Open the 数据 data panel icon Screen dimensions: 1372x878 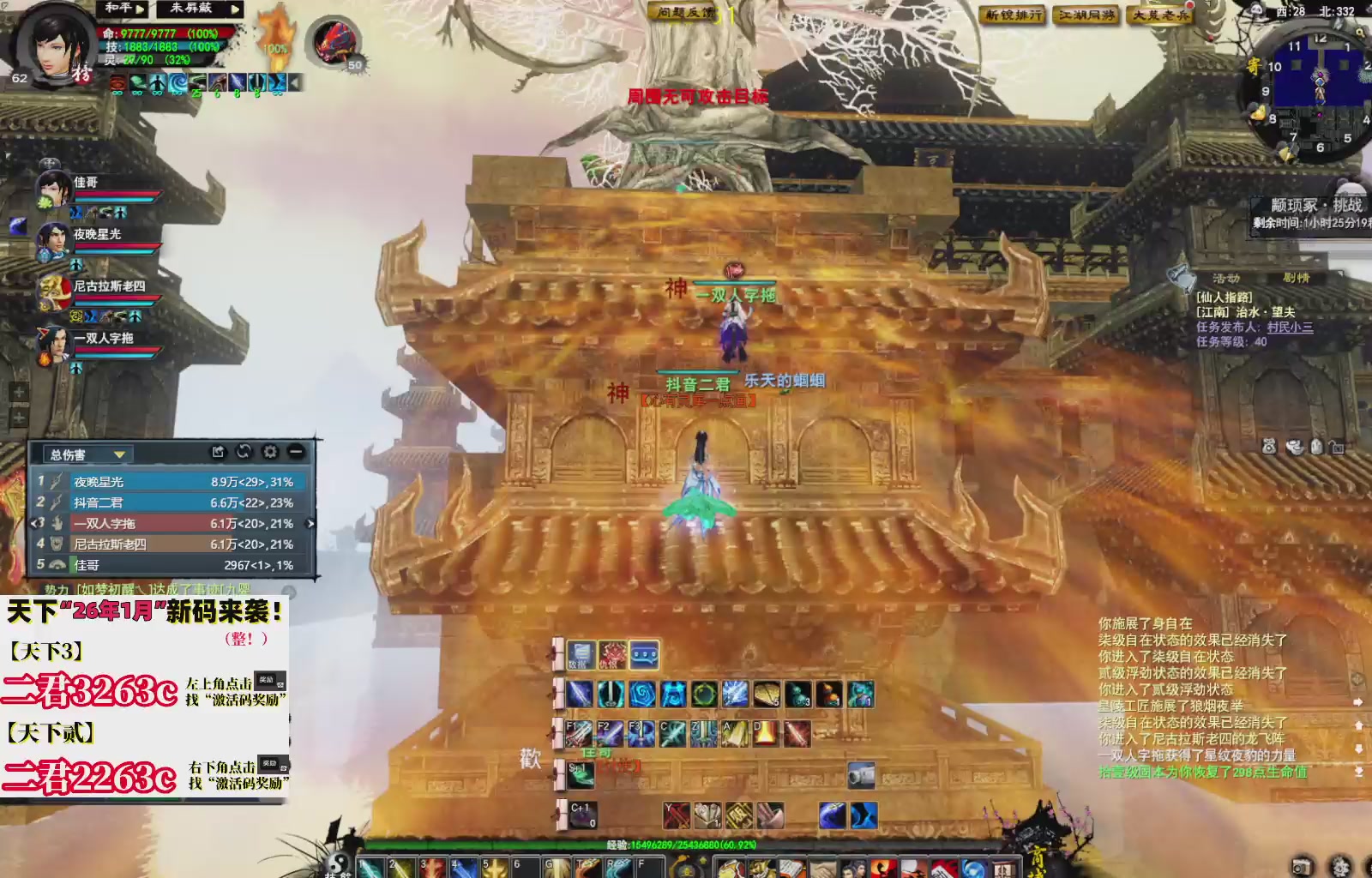(x=581, y=654)
